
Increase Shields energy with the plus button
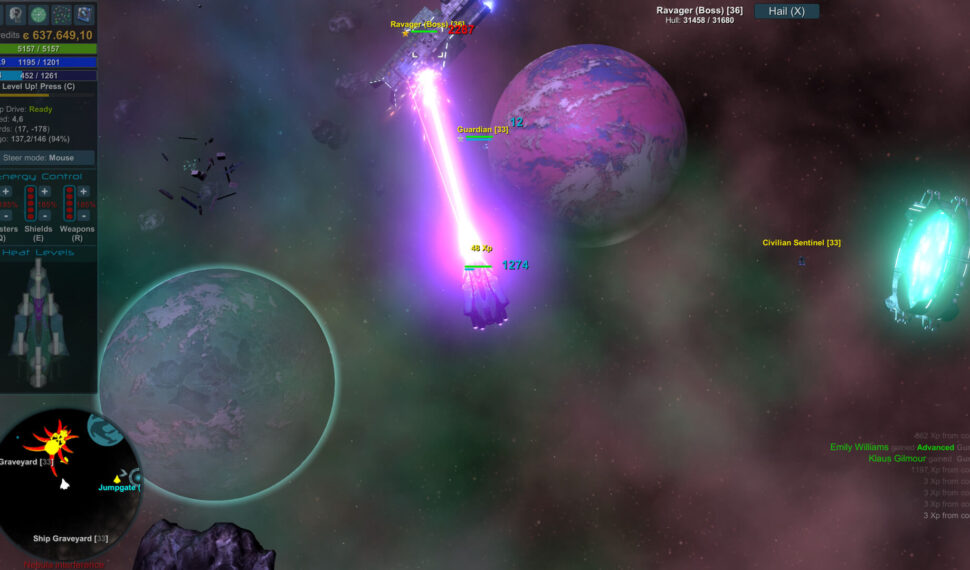(x=44, y=191)
